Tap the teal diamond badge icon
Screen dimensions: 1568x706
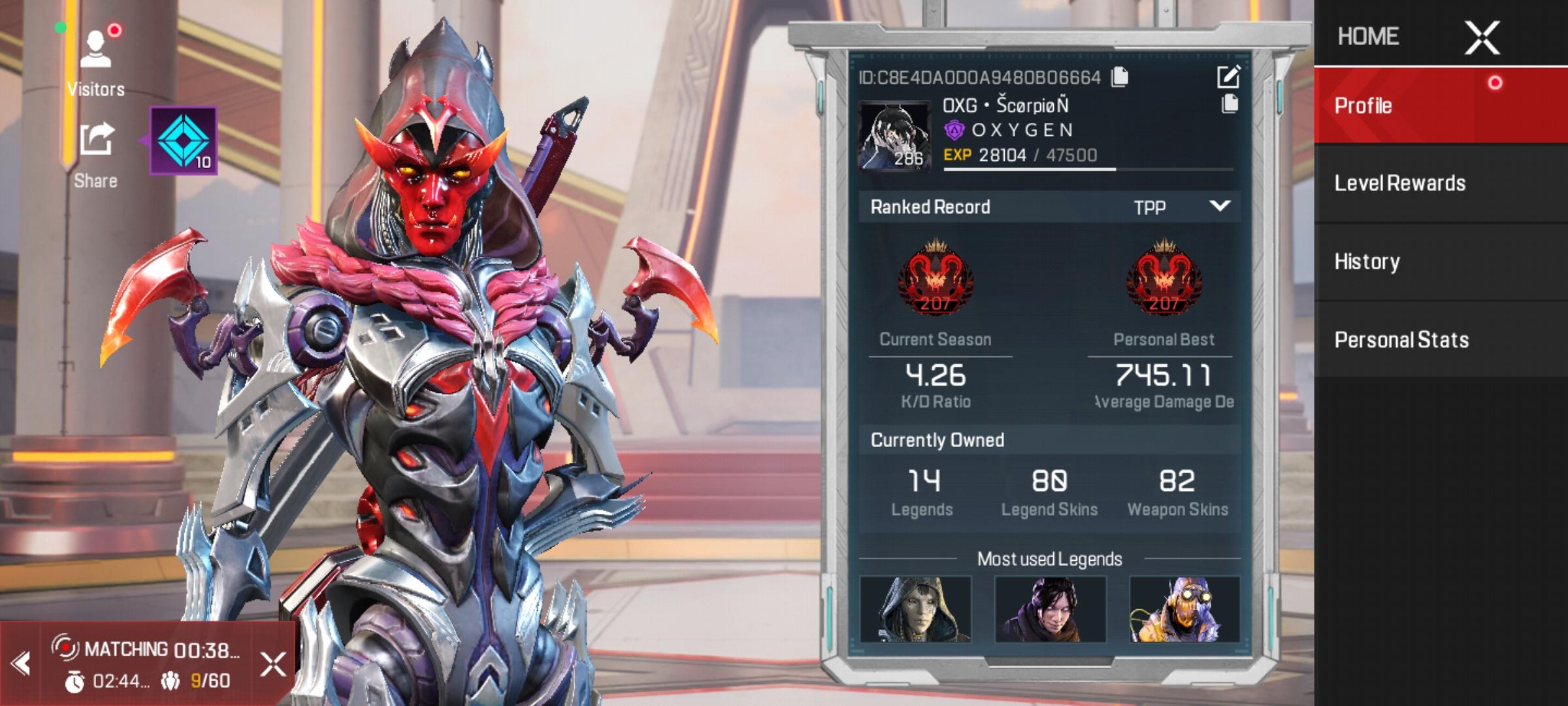tap(184, 141)
